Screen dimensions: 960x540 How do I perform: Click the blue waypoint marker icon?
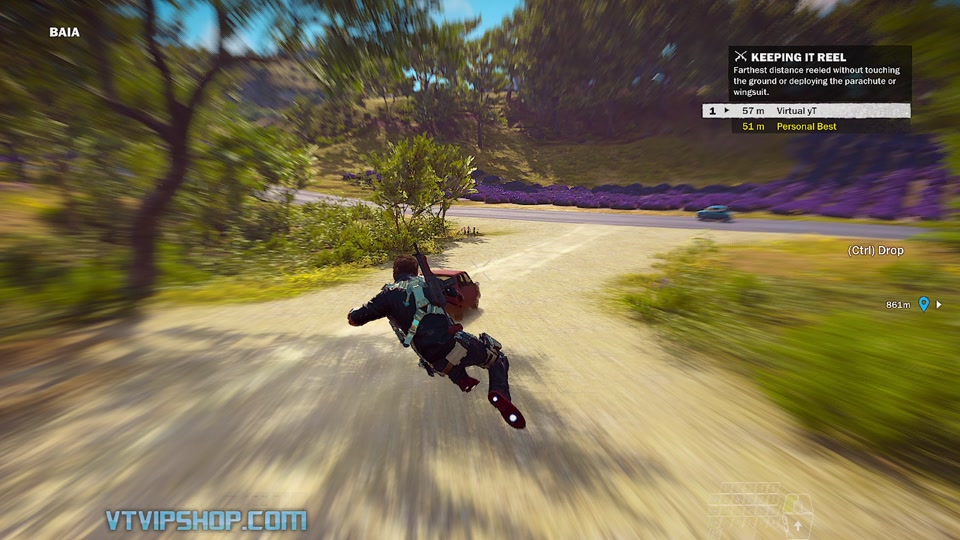pos(923,304)
